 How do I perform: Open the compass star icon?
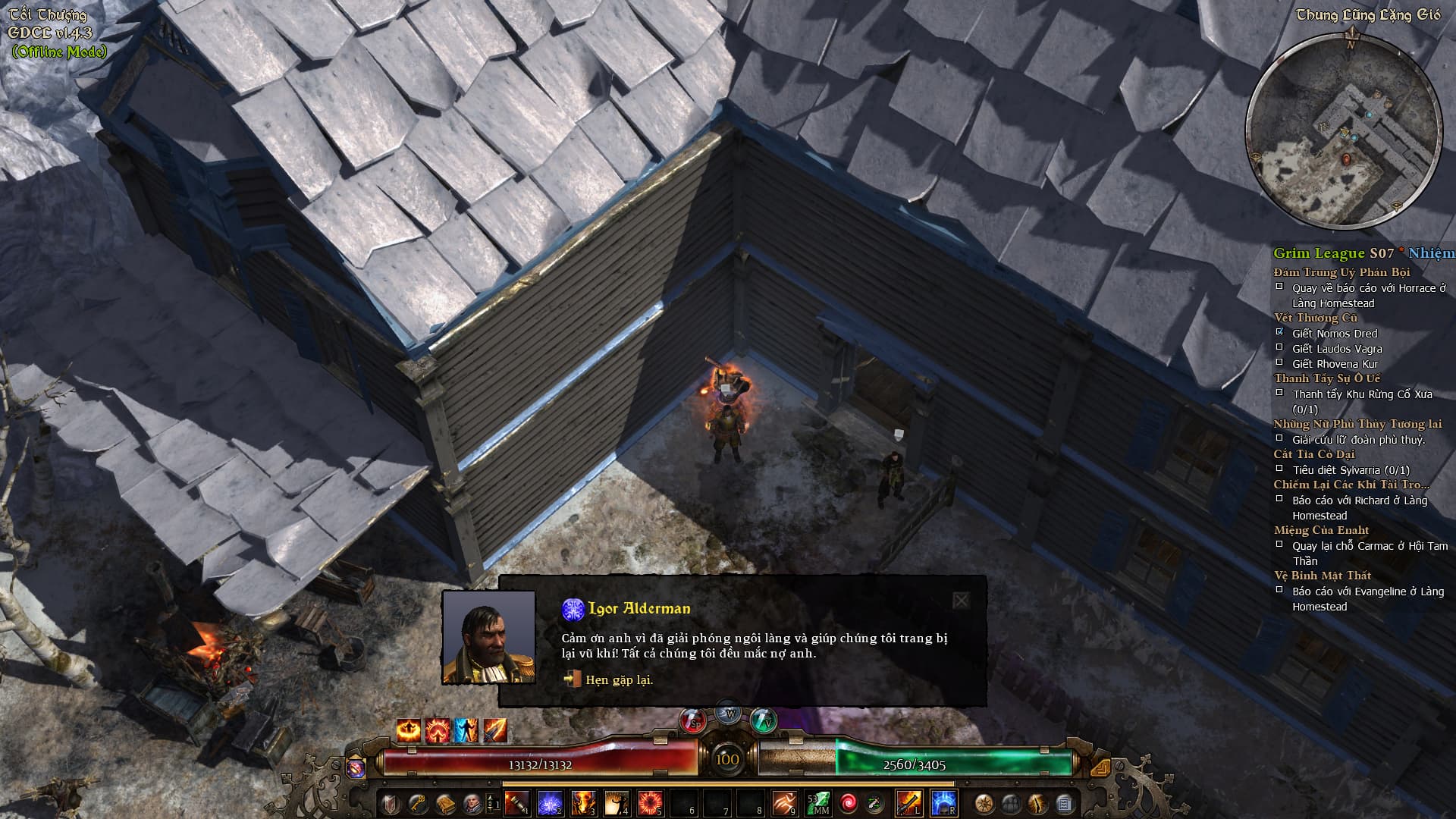click(984, 803)
